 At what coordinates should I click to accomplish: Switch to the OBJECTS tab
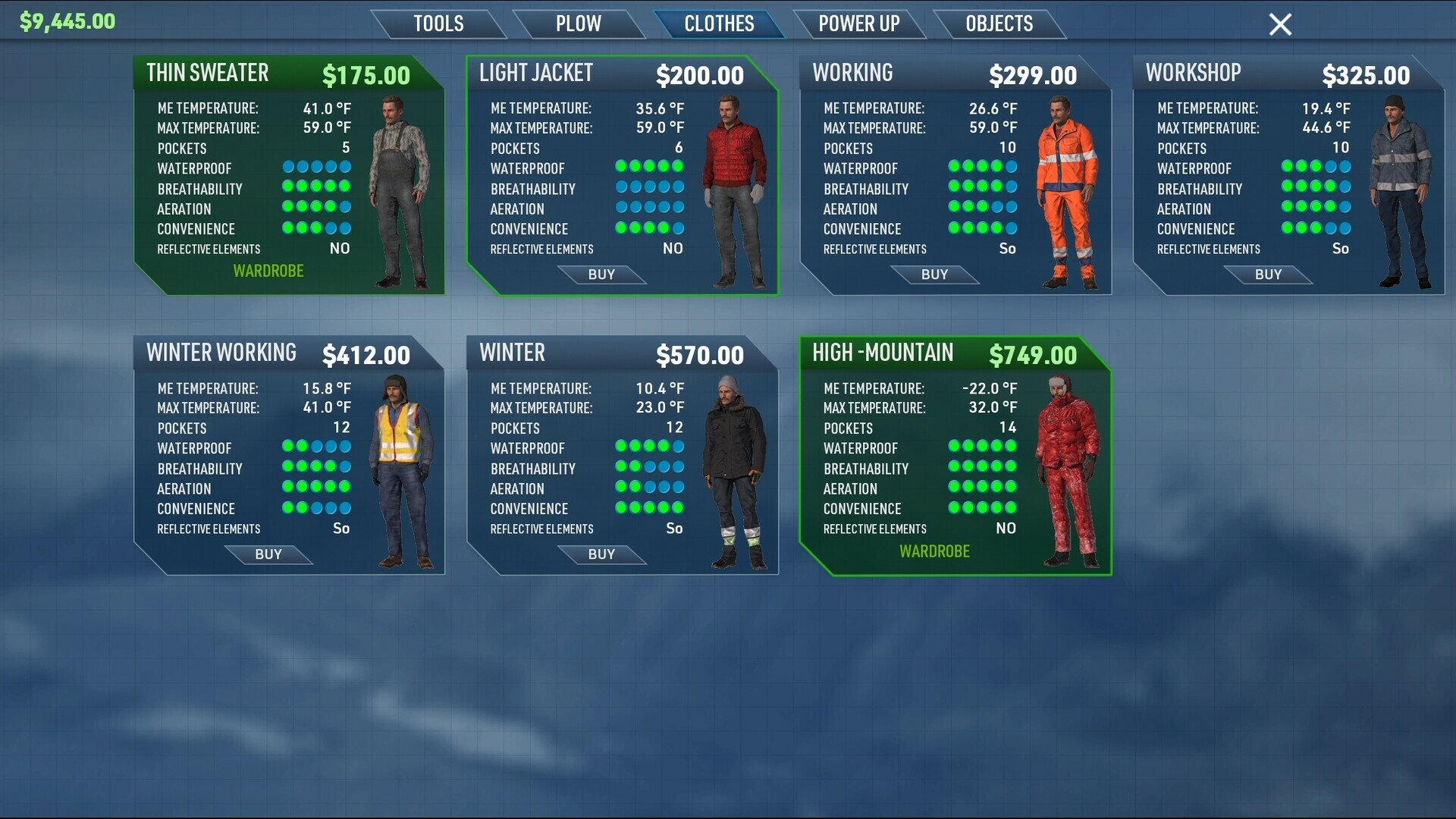click(998, 24)
